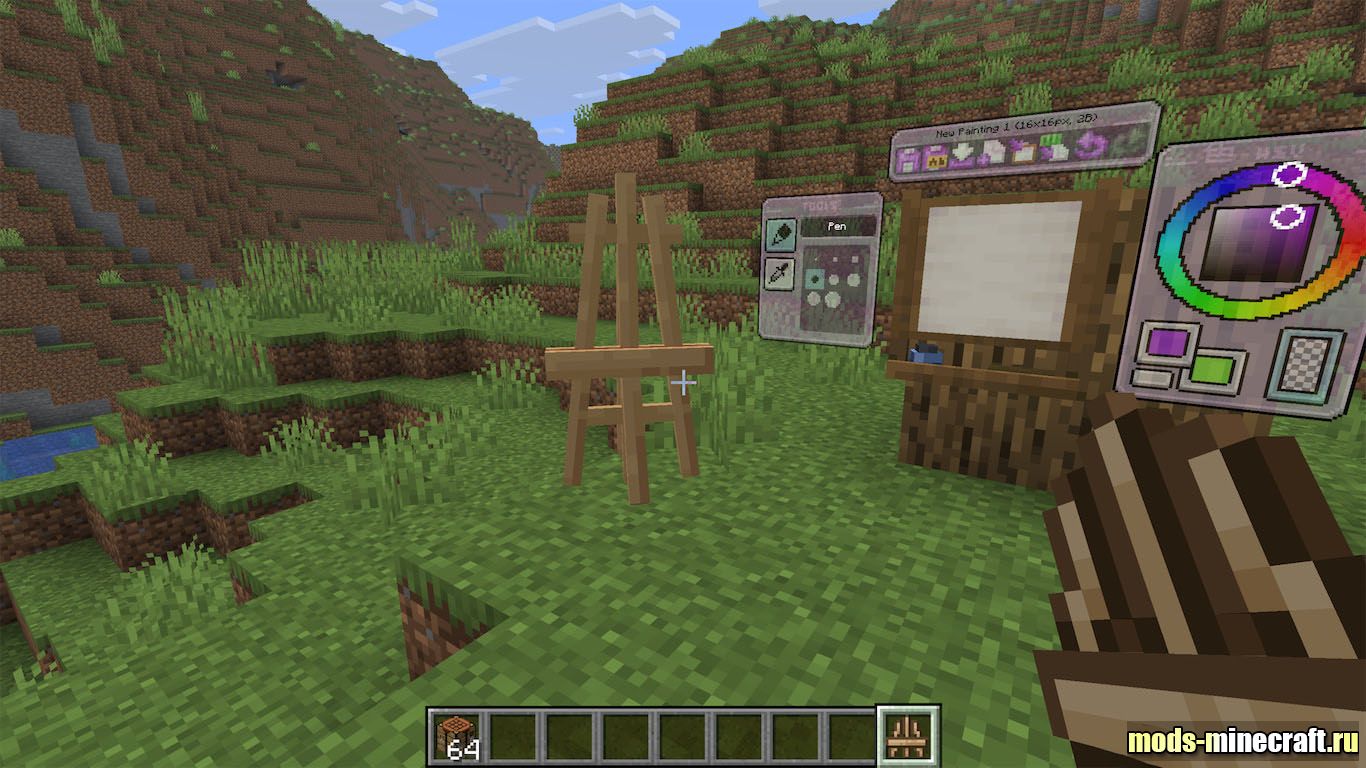Open the folder icon in painting toolbar
This screenshot has width=1366, height=768.
[1023, 152]
